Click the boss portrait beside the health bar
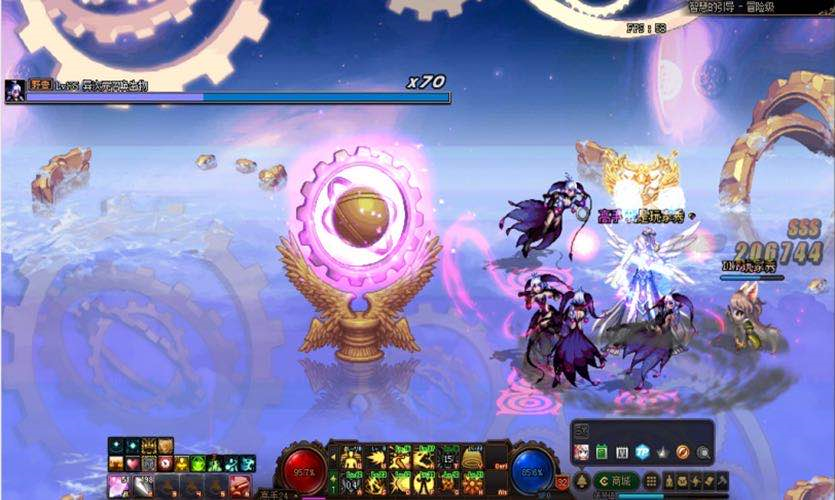835x500 pixels. pyautogui.click(x=15, y=90)
